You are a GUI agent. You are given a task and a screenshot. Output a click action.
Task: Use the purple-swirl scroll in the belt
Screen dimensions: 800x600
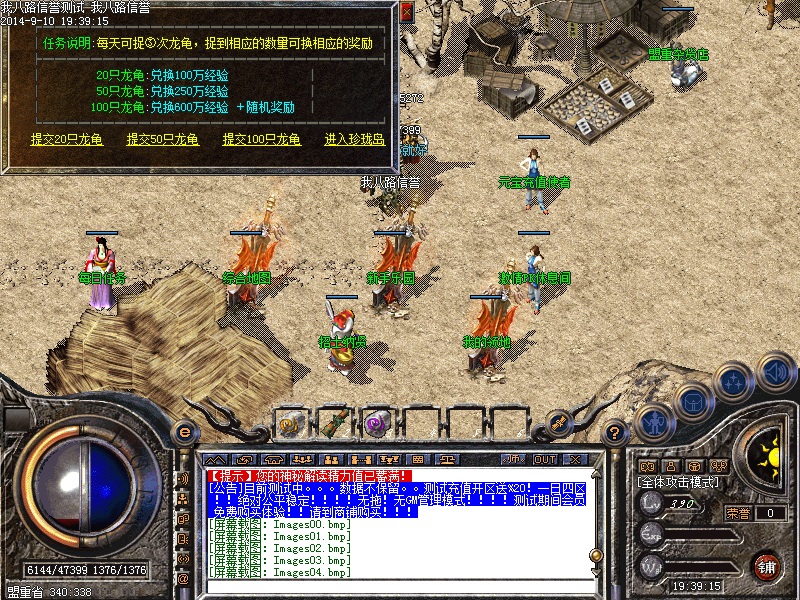pos(376,424)
